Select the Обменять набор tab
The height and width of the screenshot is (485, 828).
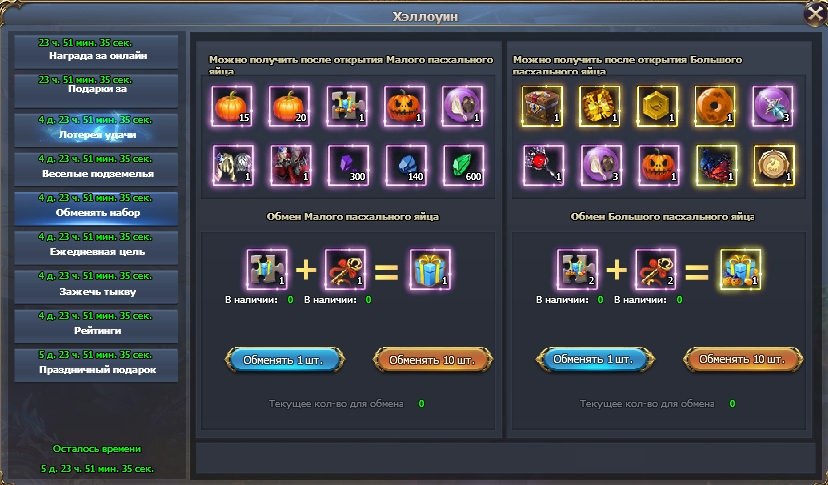pyautogui.click(x=97, y=207)
